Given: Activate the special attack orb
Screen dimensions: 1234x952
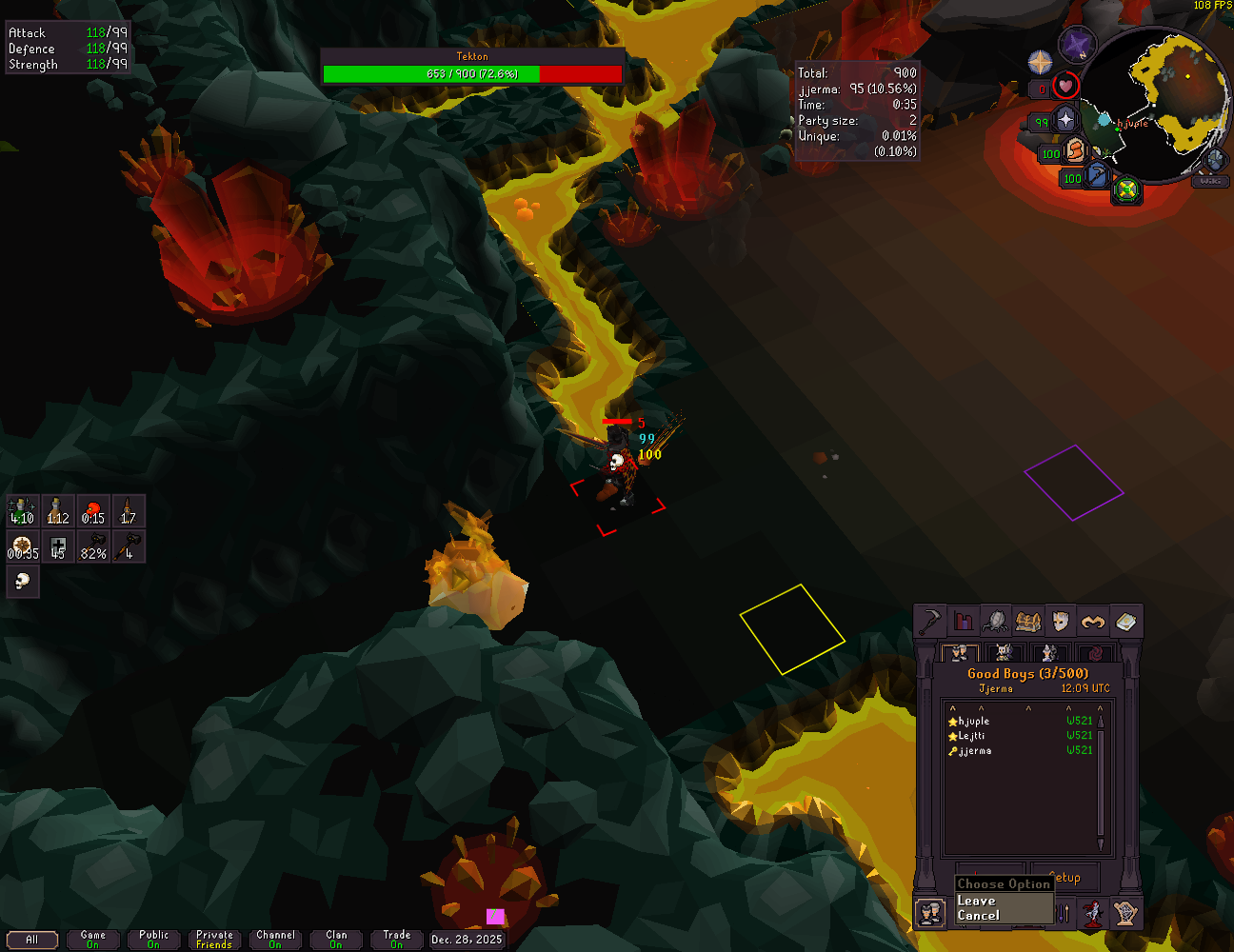Looking at the screenshot, I should (x=1098, y=176).
